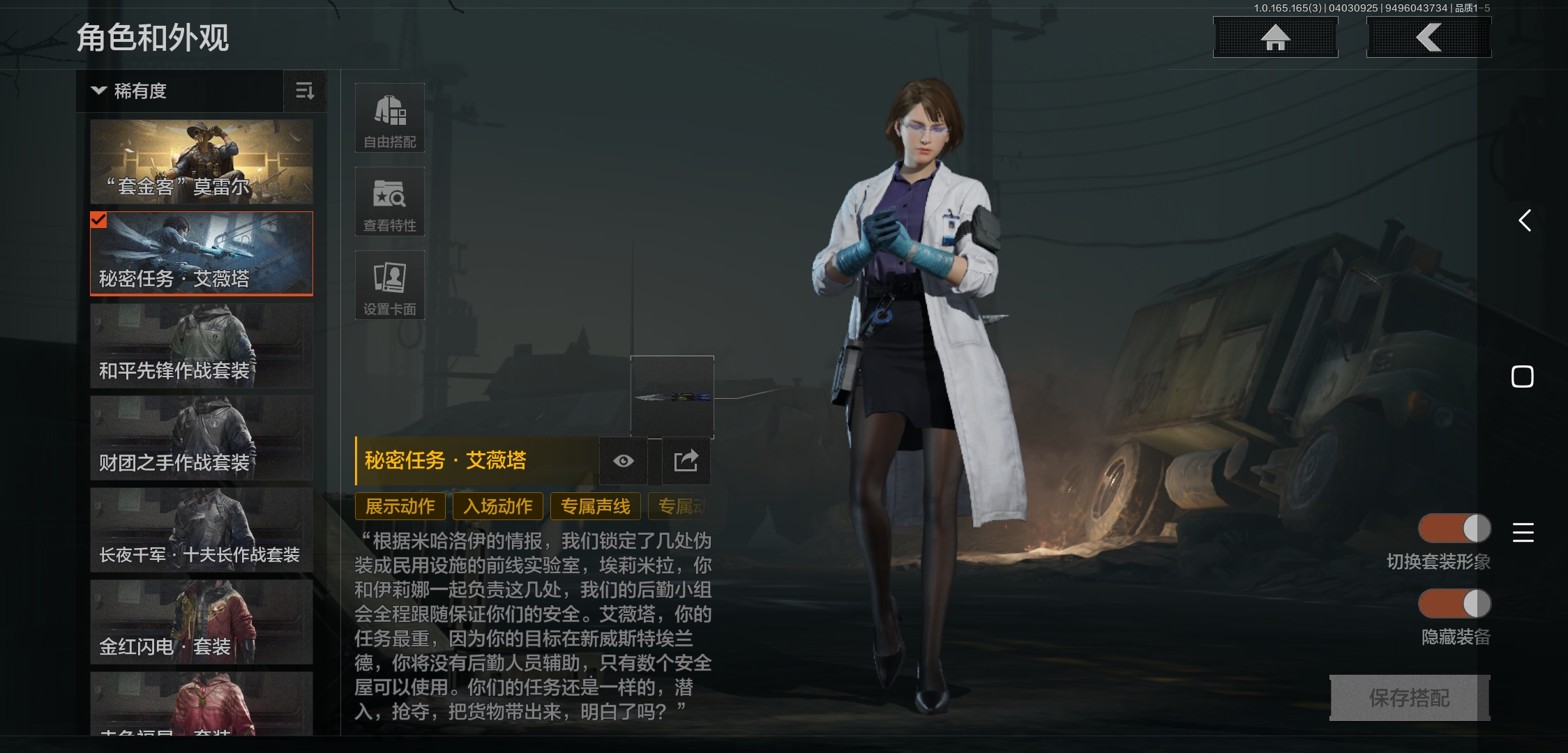Turn off the 隐藏装备 switch
This screenshot has width=1568, height=753.
tap(1455, 604)
